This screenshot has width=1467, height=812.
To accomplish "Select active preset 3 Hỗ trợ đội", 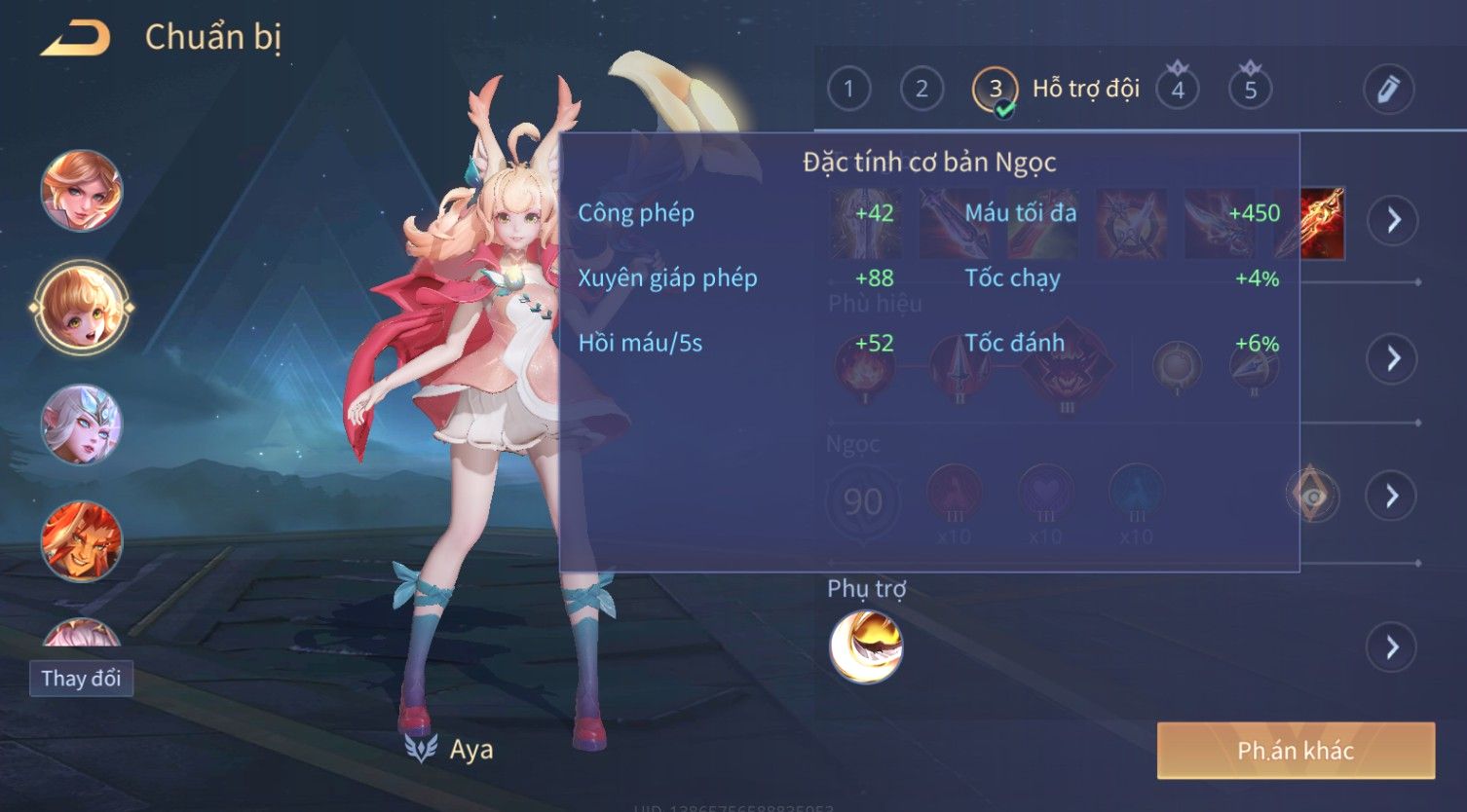I will tap(996, 91).
